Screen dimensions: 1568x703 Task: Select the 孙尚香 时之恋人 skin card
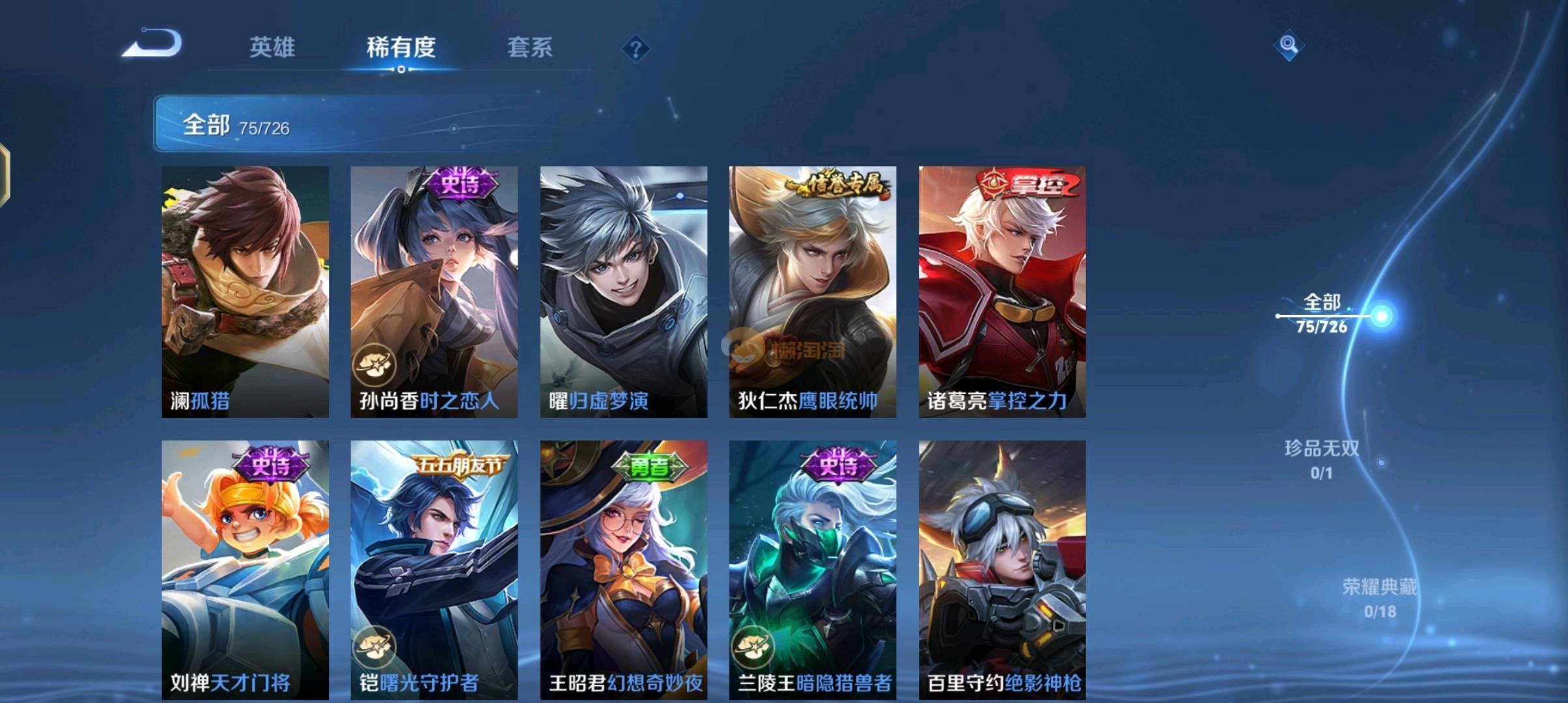tap(434, 291)
